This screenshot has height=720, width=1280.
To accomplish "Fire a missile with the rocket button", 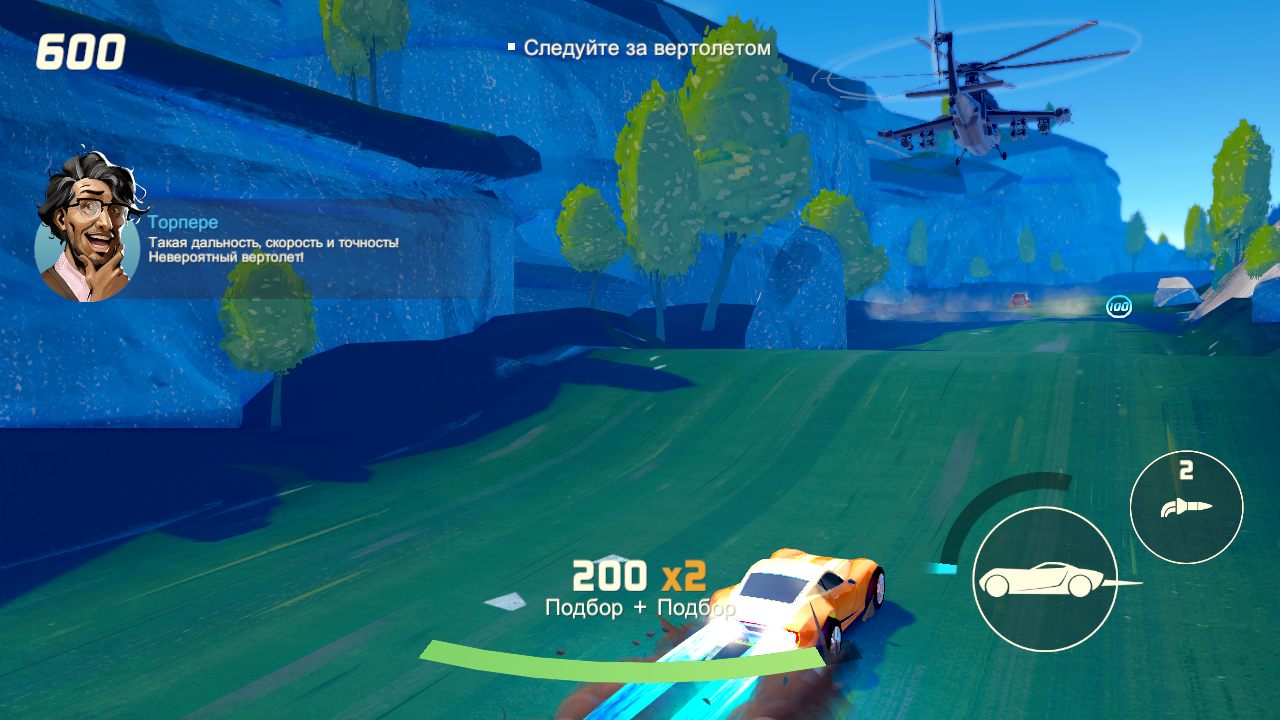I will click(x=1186, y=507).
